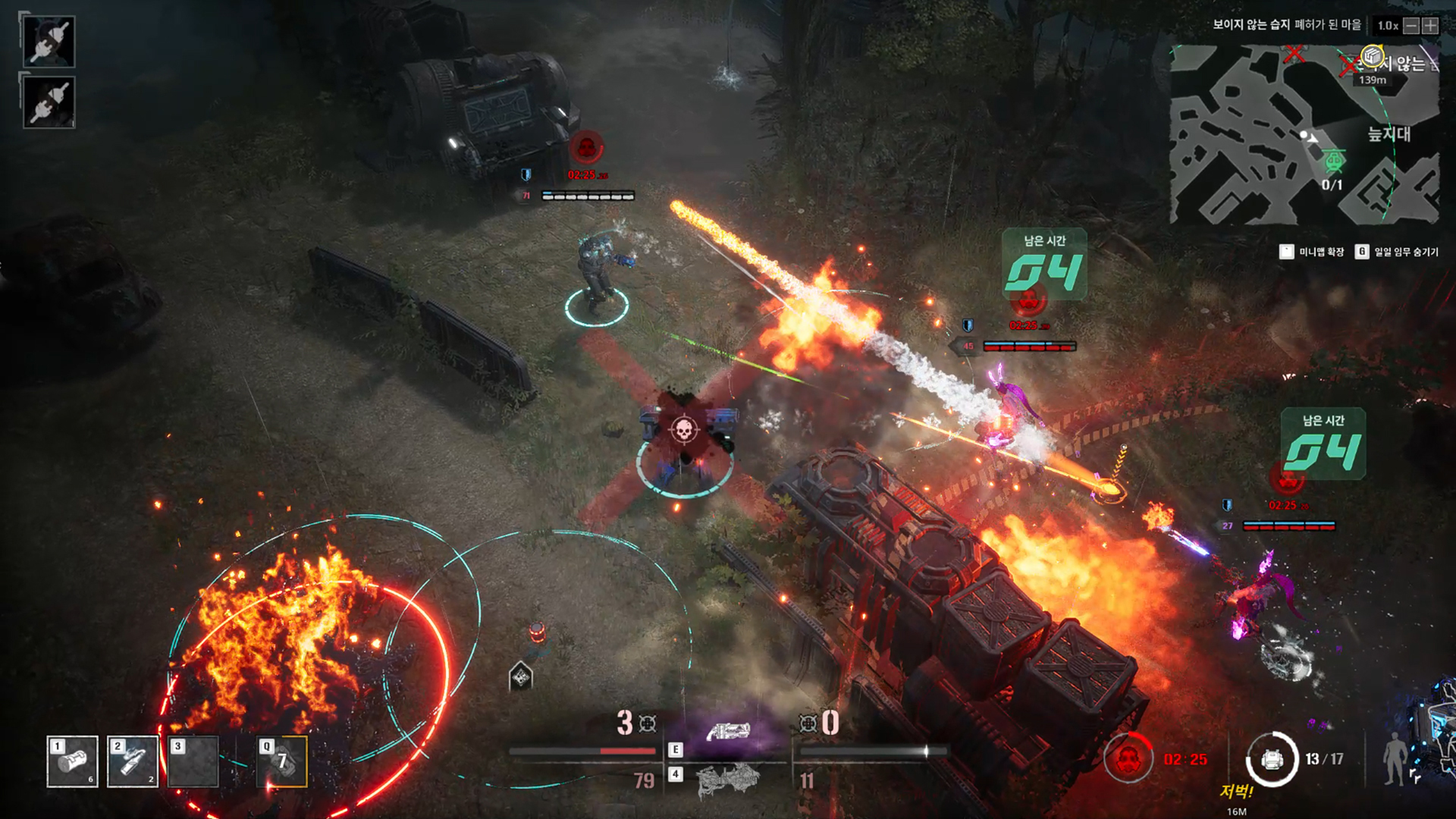Image resolution: width=1456 pixels, height=819 pixels.
Task: Zoom out the minimap with minus button
Action: tap(1410, 26)
